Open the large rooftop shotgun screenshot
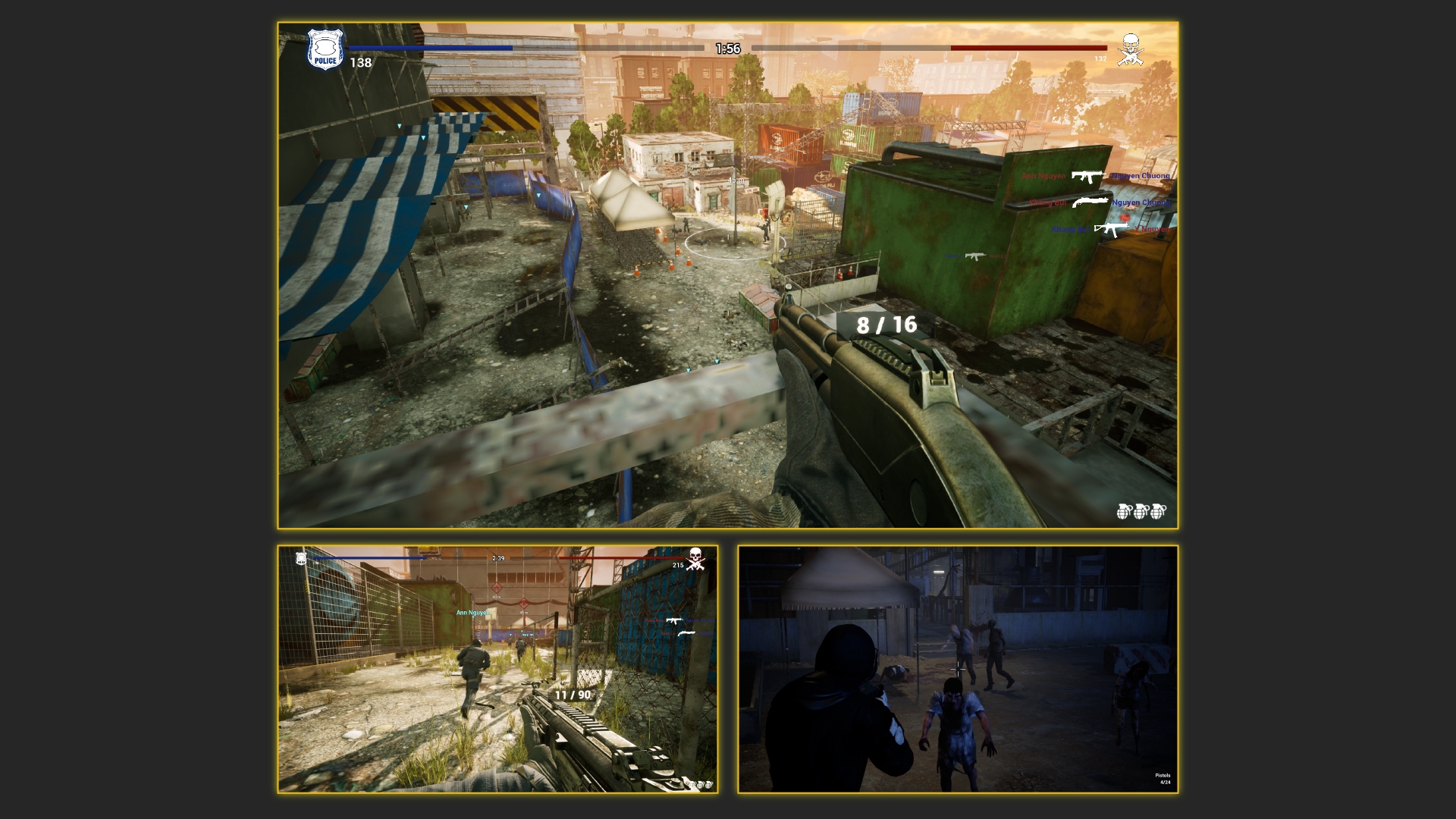Image resolution: width=1456 pixels, height=819 pixels. coord(728,275)
